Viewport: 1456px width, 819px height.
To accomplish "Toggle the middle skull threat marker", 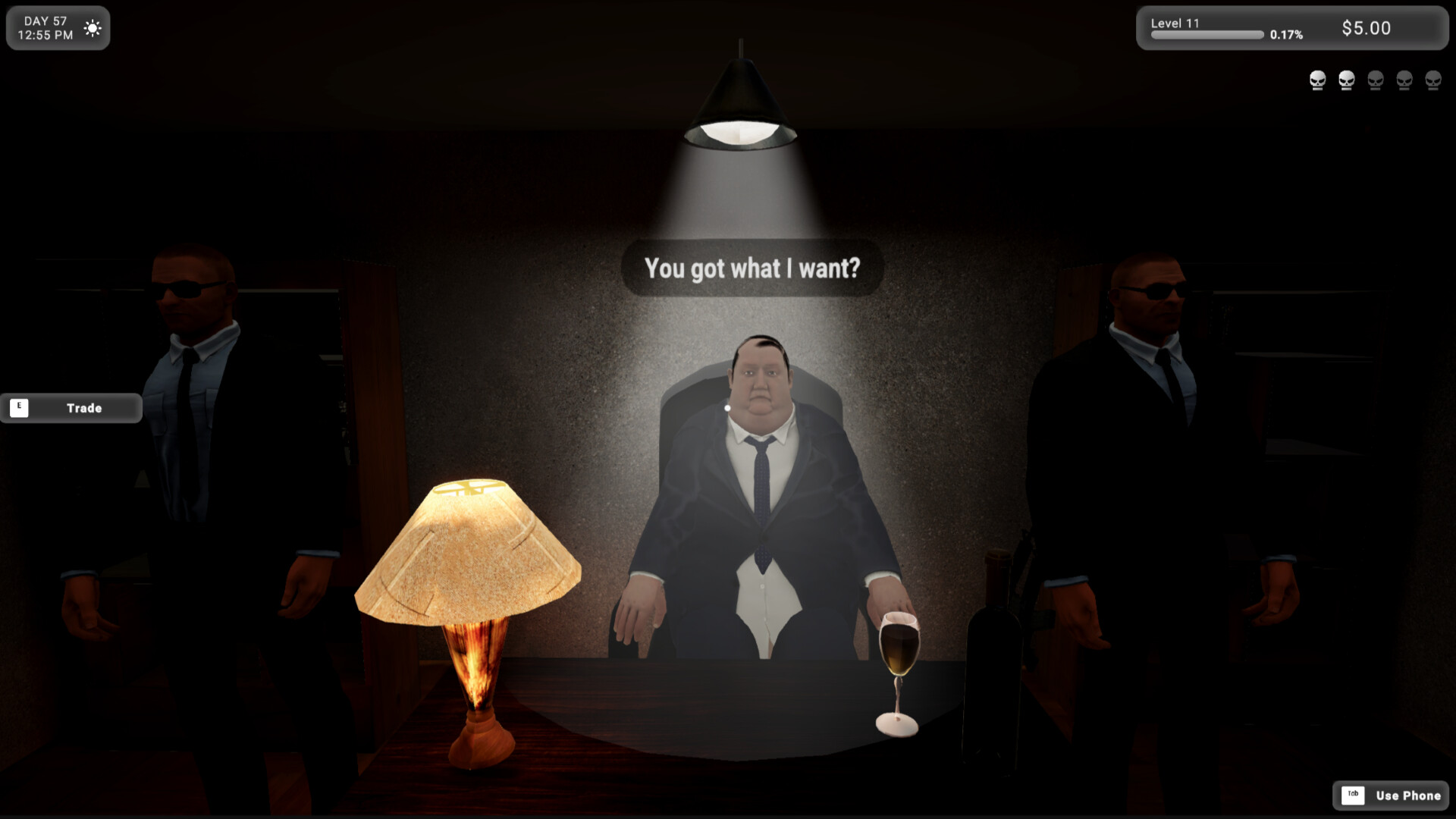I will pyautogui.click(x=1376, y=80).
